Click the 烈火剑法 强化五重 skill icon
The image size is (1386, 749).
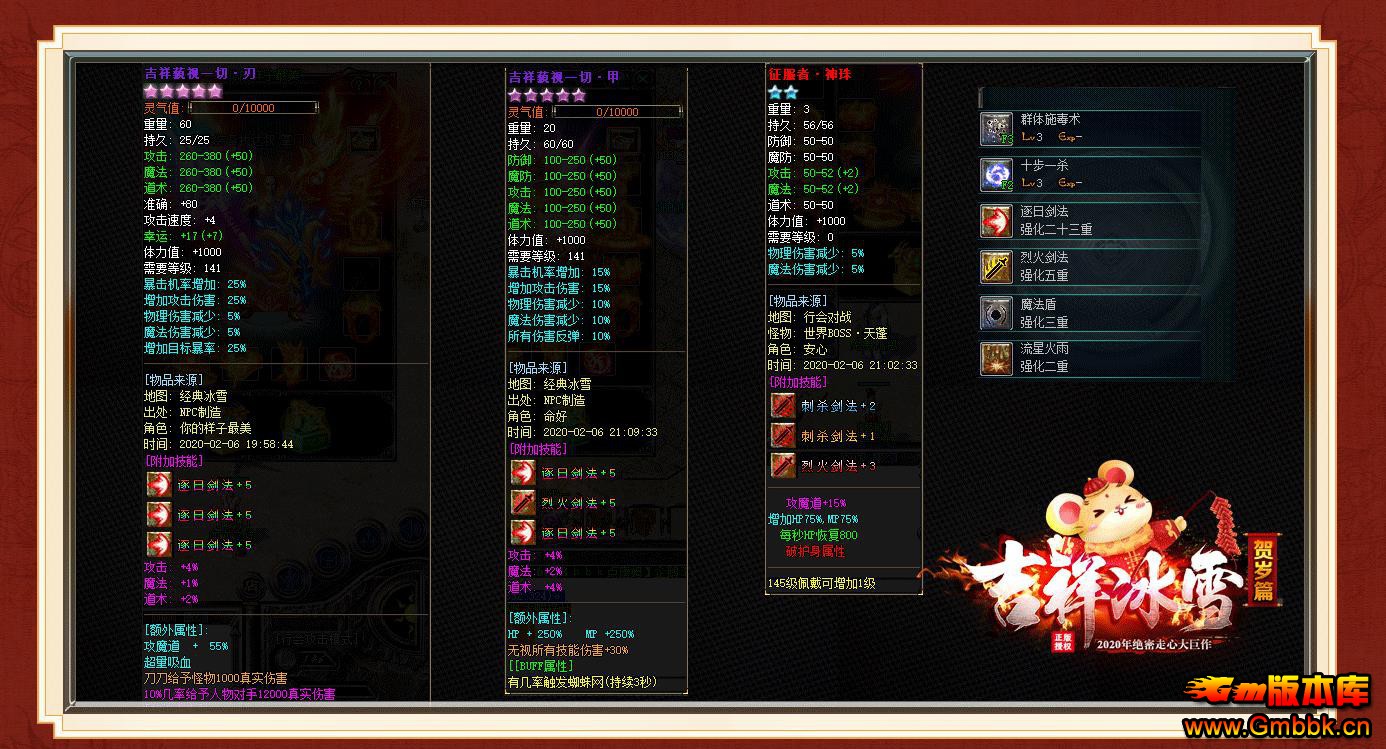point(995,266)
